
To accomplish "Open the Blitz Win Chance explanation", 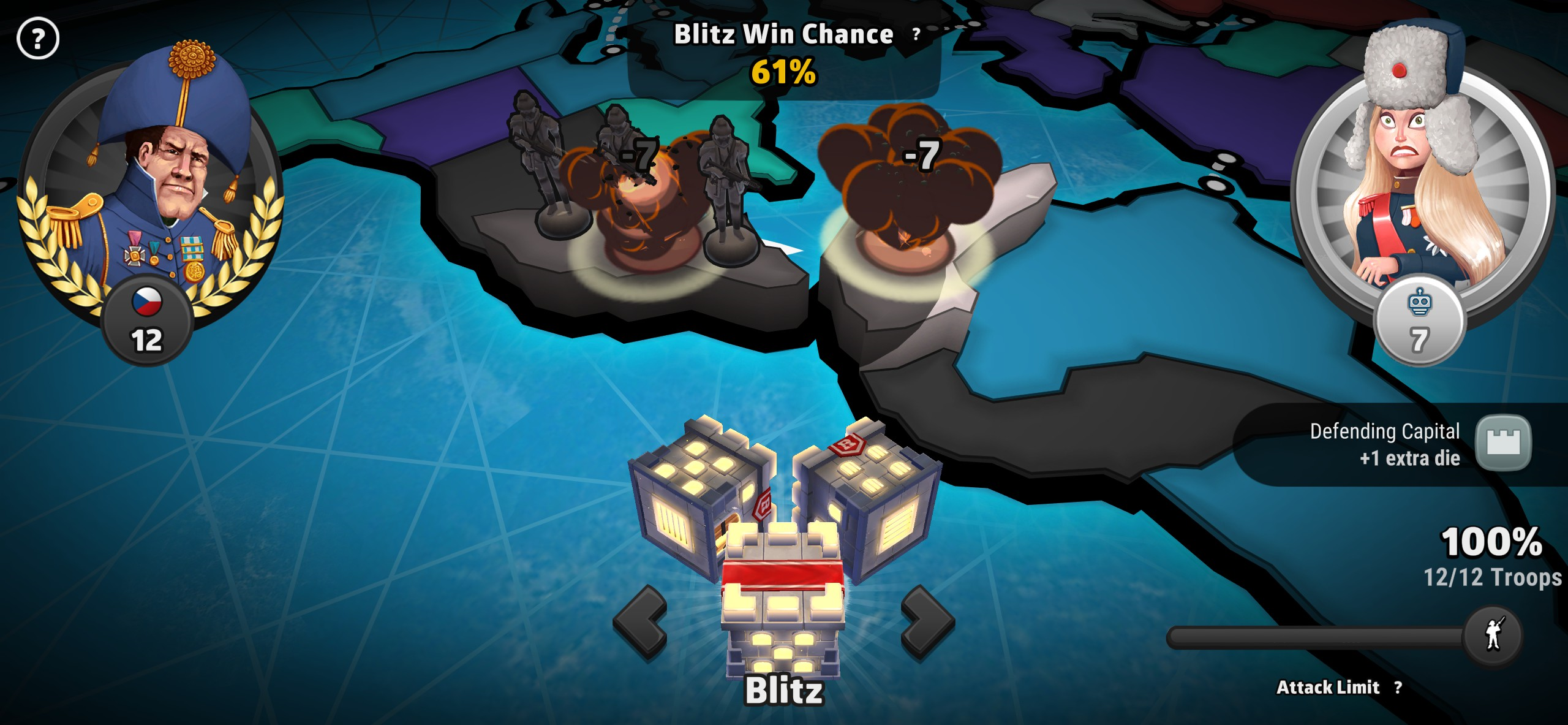I will click(916, 35).
